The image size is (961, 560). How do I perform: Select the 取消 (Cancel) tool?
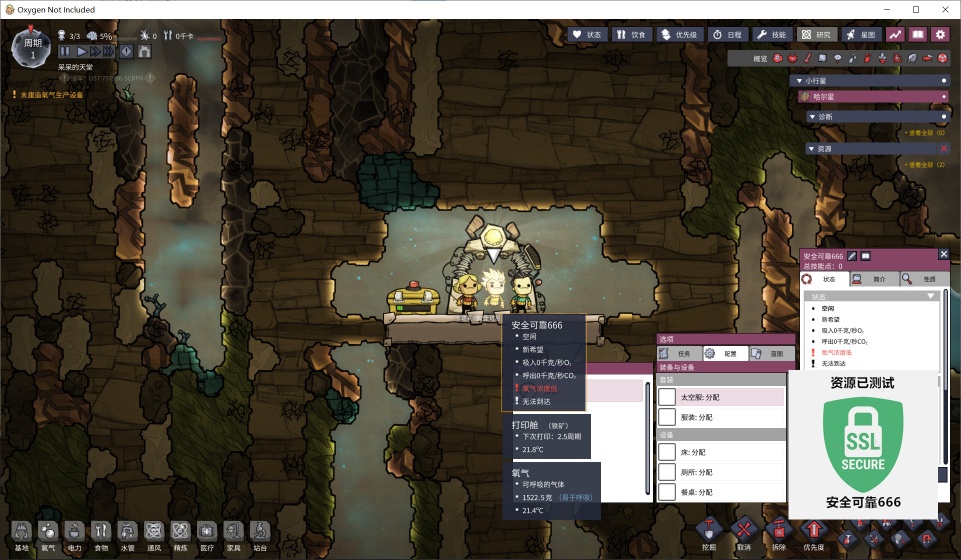click(x=743, y=531)
